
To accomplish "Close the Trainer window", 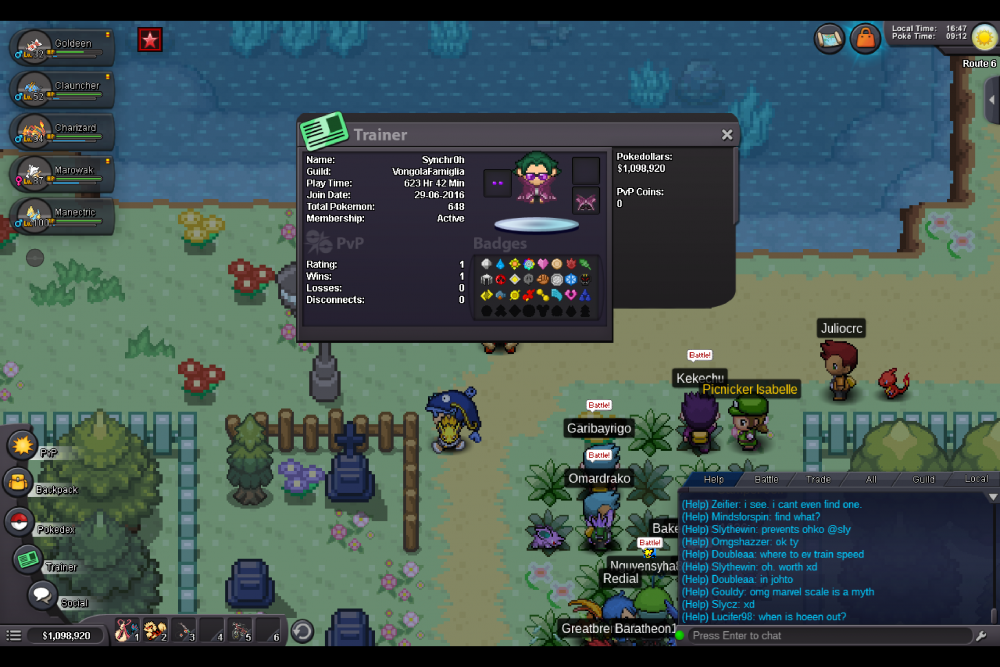I will point(727,135).
